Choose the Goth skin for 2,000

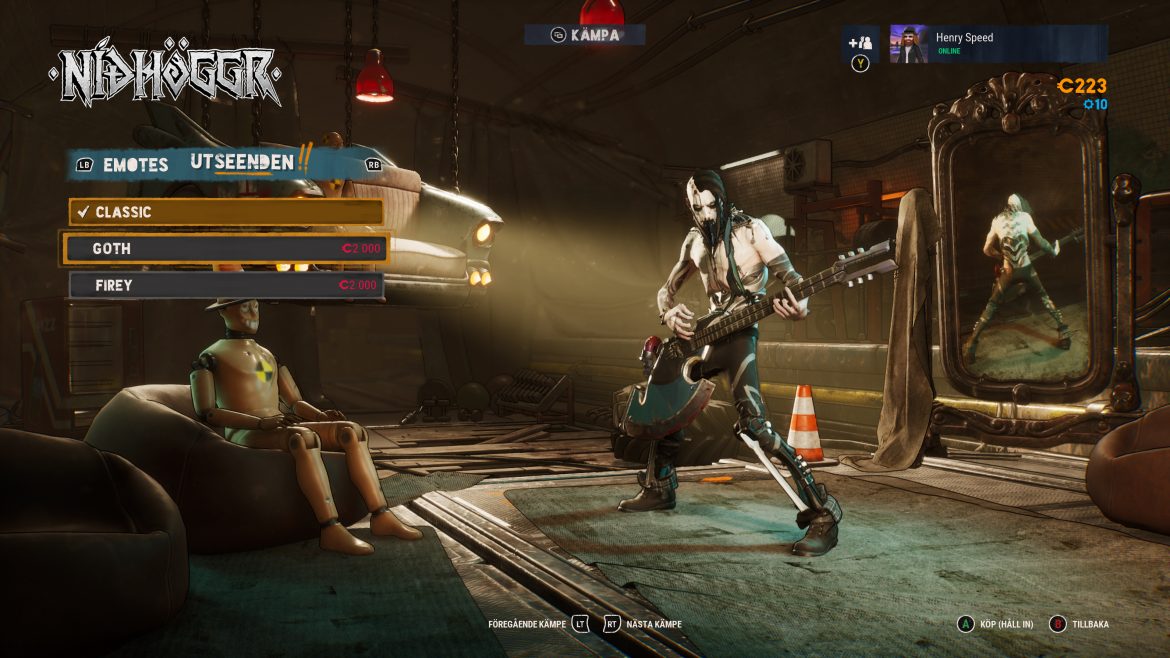coord(226,249)
